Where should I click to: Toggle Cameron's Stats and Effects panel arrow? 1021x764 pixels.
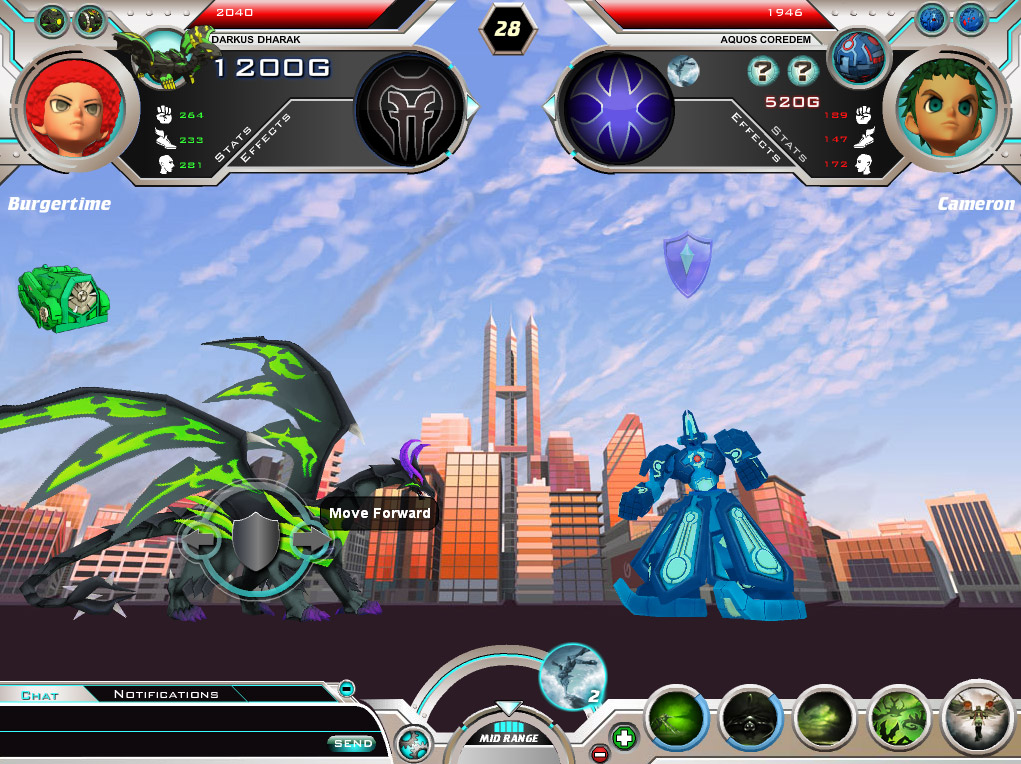click(x=548, y=106)
